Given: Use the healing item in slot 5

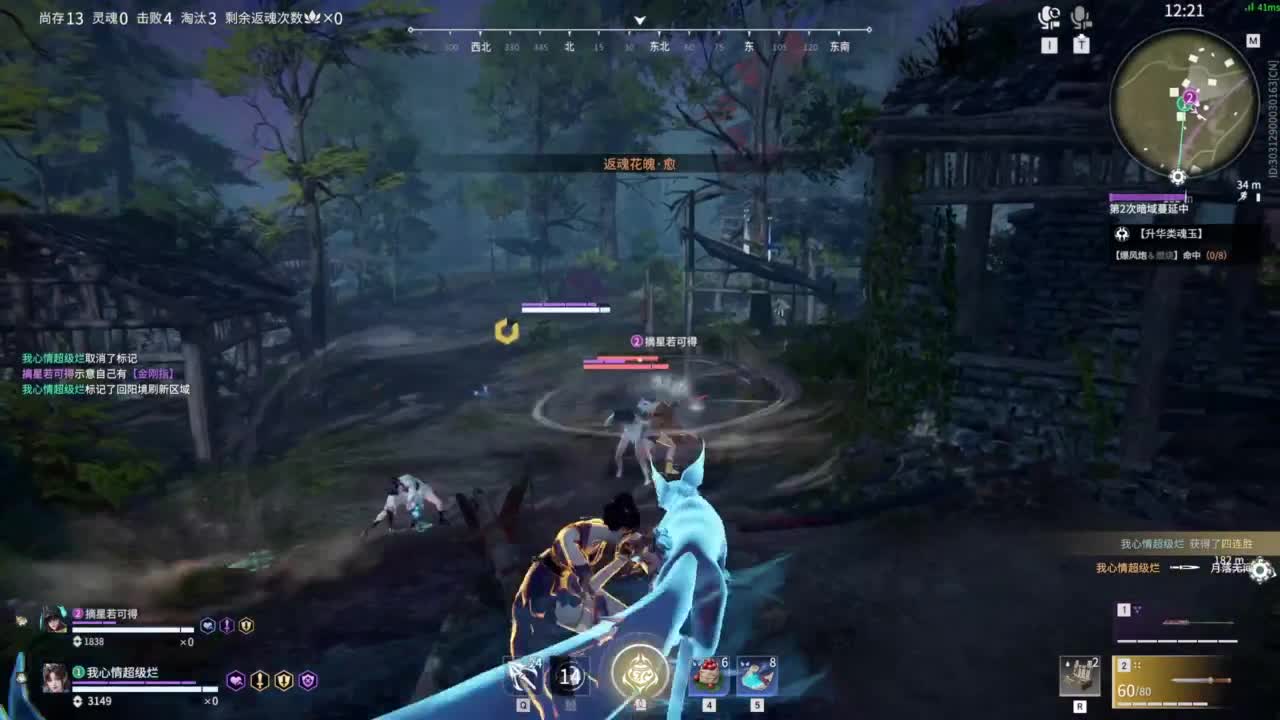Looking at the screenshot, I should pos(756,677).
